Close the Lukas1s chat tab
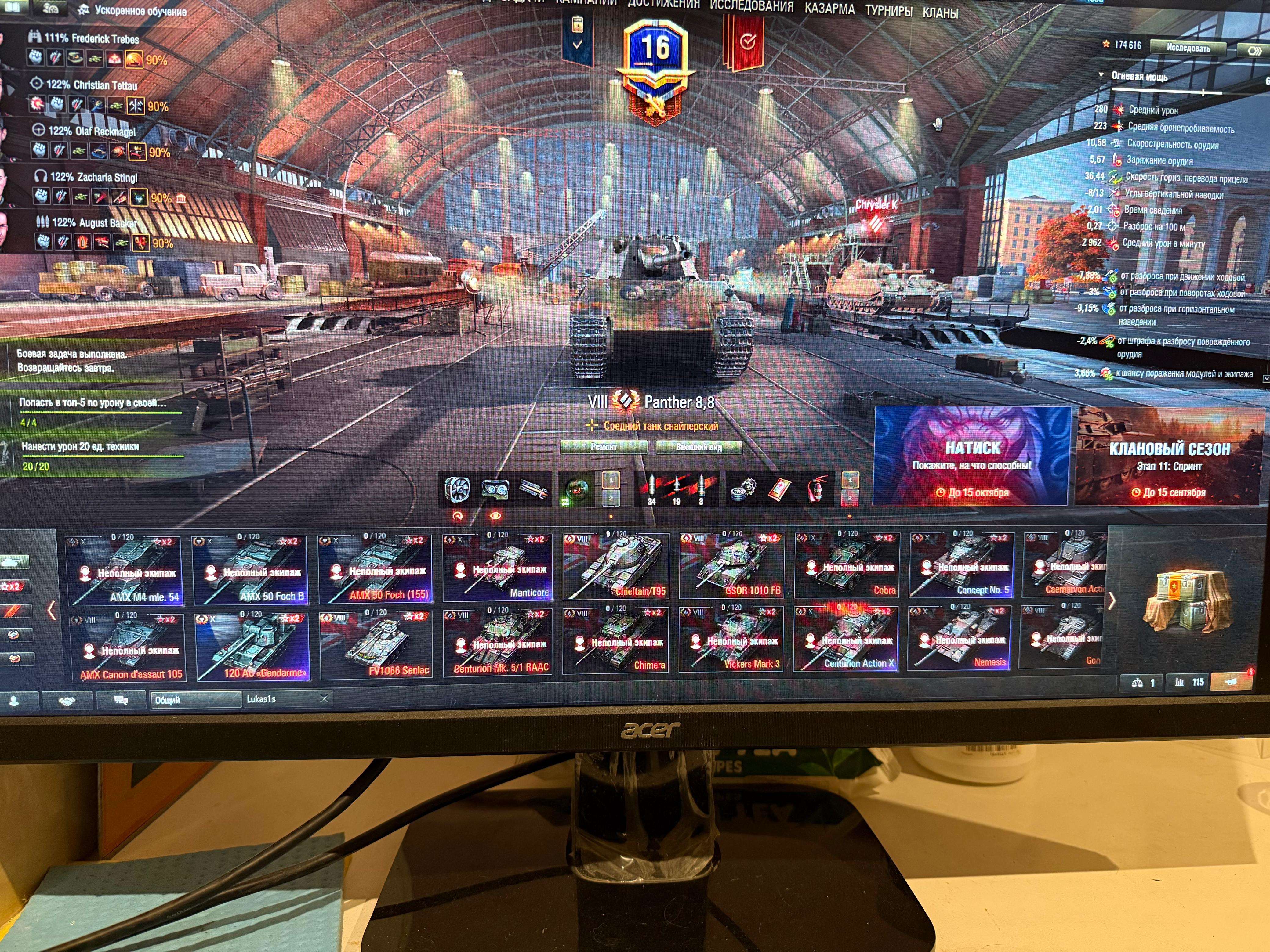Image resolution: width=1270 pixels, height=952 pixels. click(324, 698)
